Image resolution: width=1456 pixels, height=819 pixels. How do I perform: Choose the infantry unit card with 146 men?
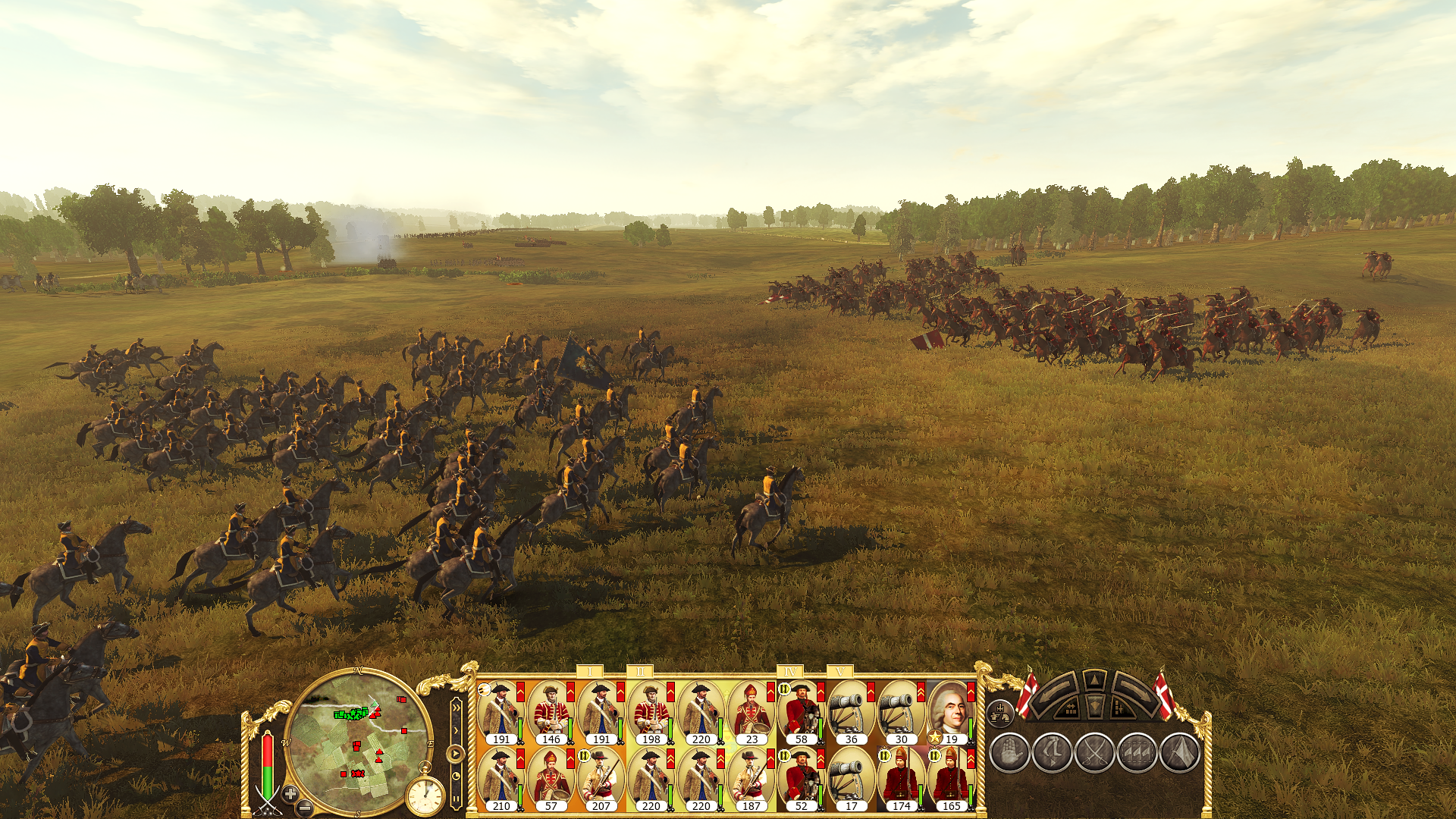point(551,713)
